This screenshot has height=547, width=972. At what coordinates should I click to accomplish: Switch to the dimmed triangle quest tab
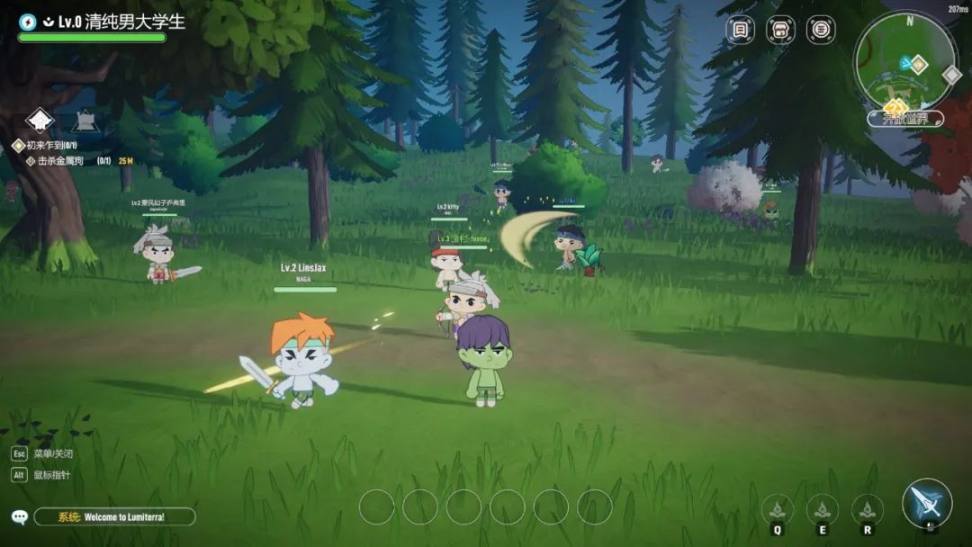[x=84, y=120]
